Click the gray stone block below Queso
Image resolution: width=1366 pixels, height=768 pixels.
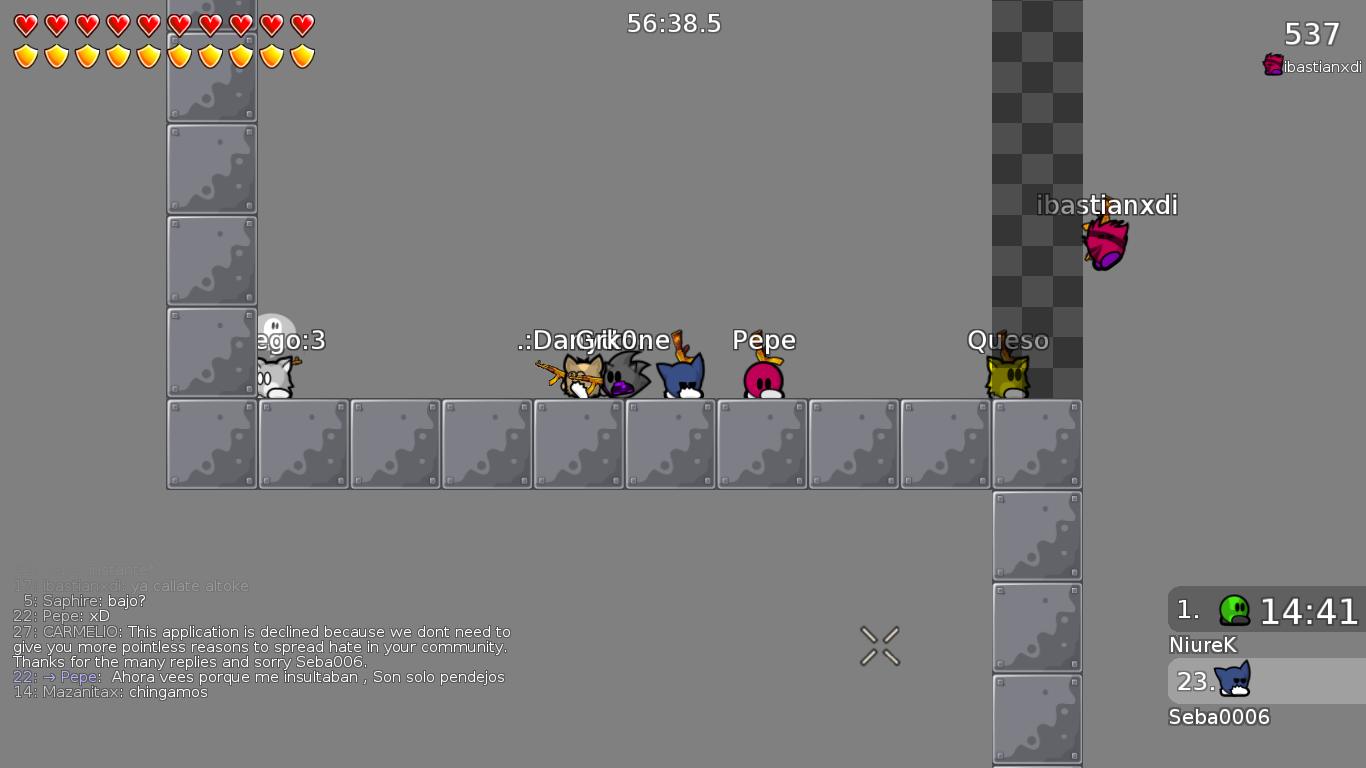(x=1036, y=443)
